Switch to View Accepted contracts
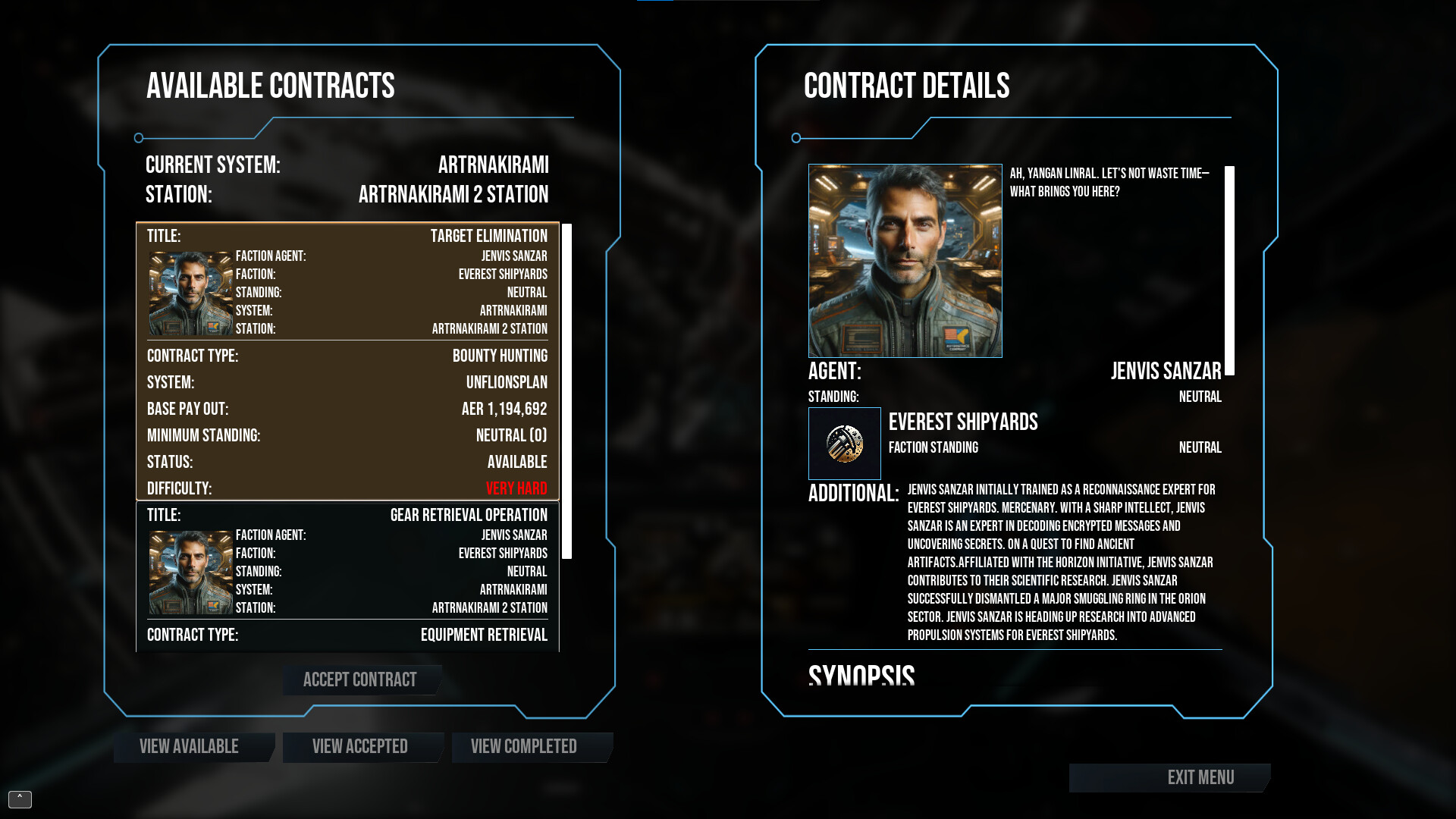This screenshot has height=819, width=1456. [x=362, y=747]
